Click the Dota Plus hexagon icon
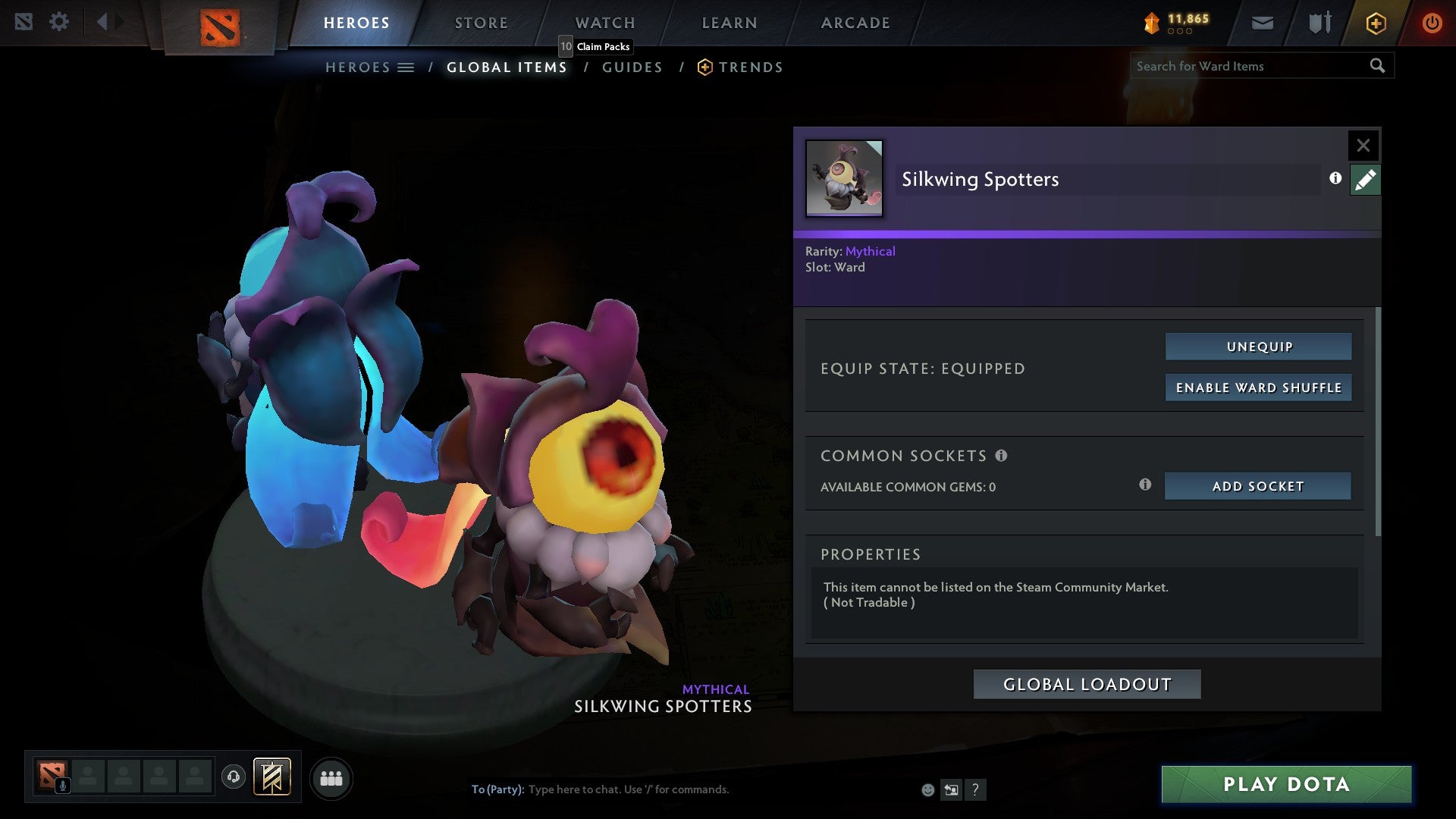The height and width of the screenshot is (819, 1456). click(1375, 23)
